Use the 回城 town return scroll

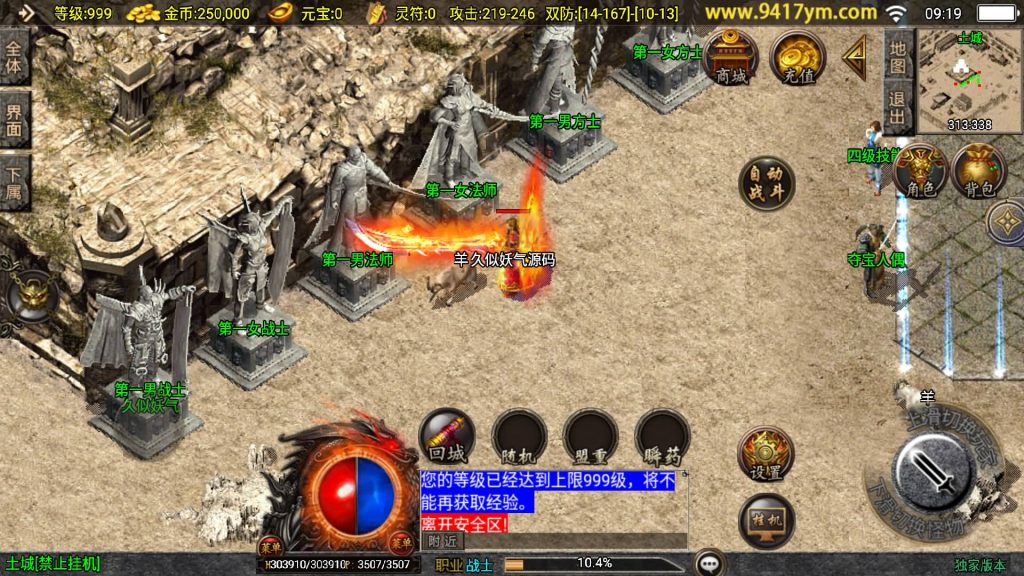pyautogui.click(x=446, y=435)
